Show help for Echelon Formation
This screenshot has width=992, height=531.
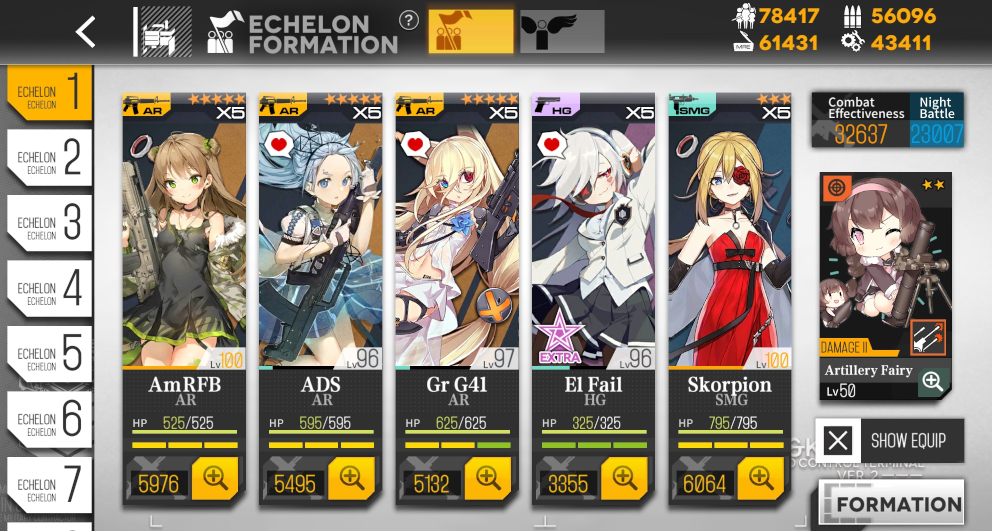coord(408,20)
